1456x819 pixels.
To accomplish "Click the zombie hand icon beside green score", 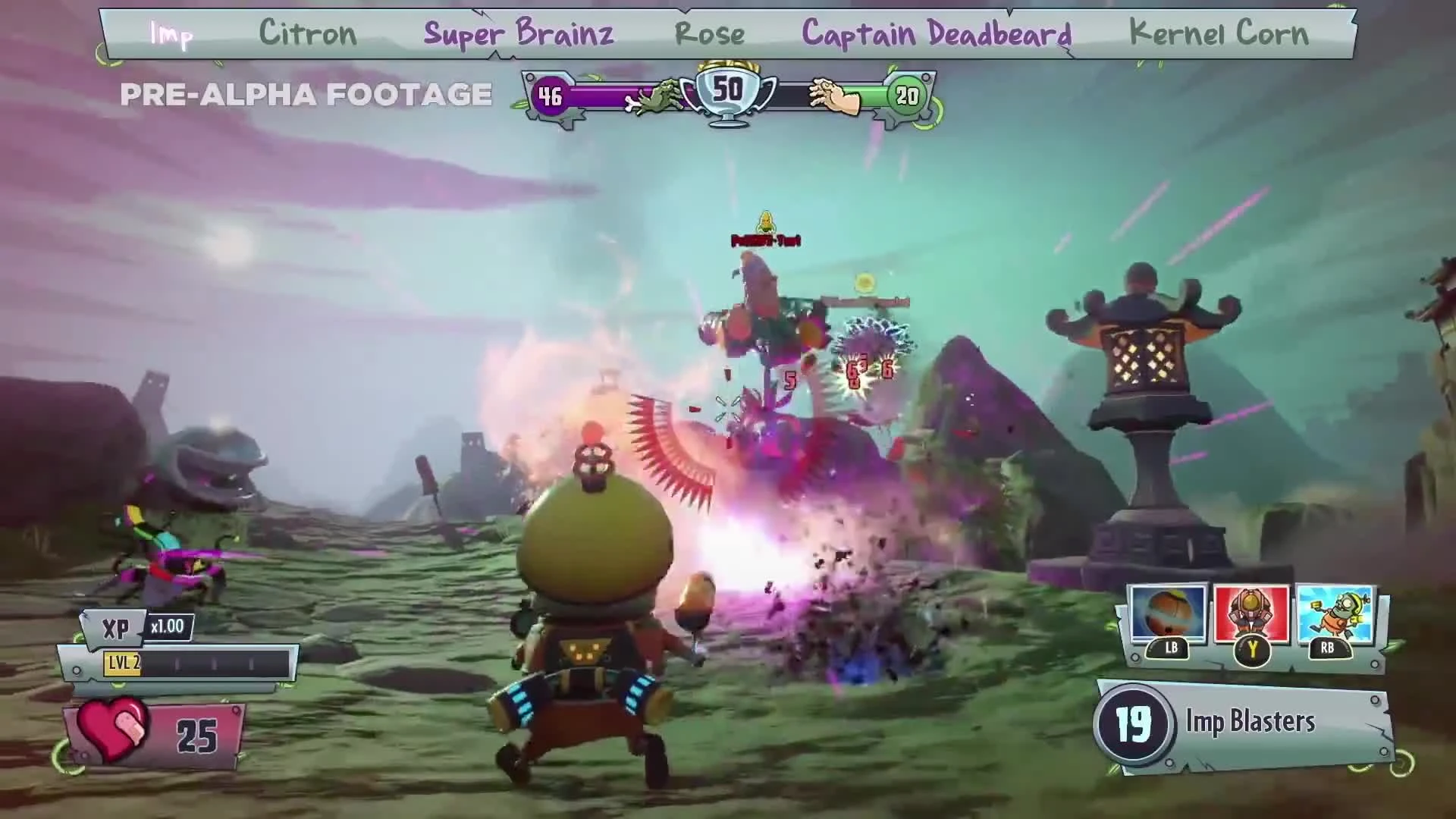I will coord(832,95).
